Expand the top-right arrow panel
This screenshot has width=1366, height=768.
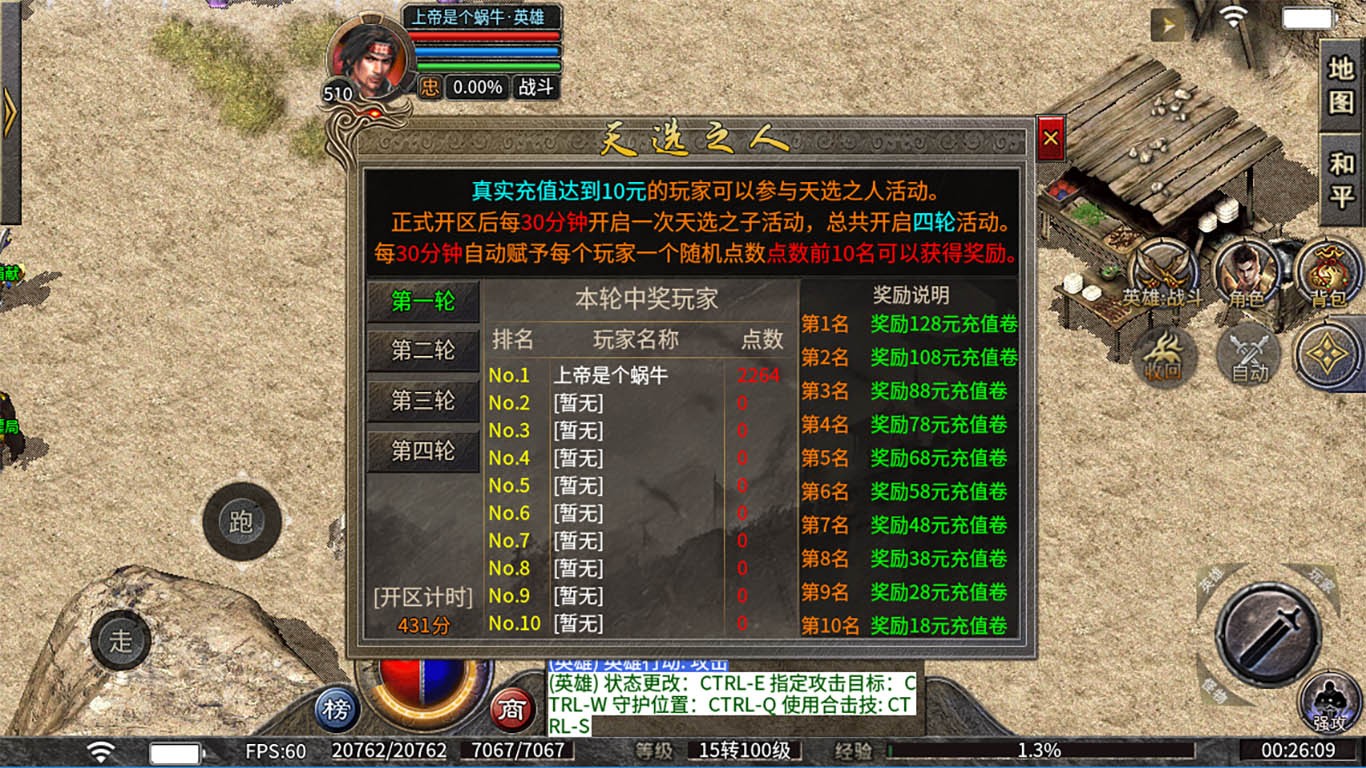coord(1166,22)
